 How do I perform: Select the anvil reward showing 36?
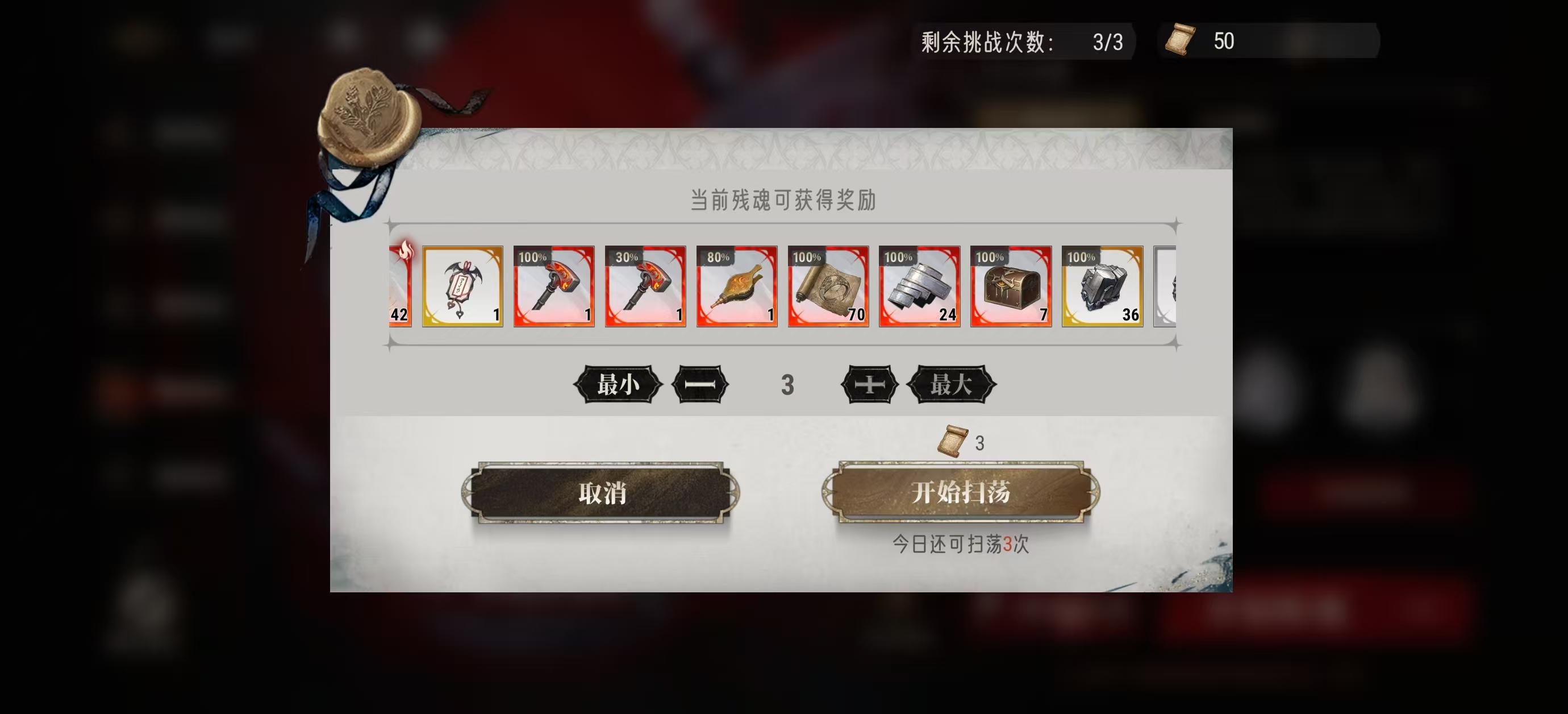pos(1102,288)
